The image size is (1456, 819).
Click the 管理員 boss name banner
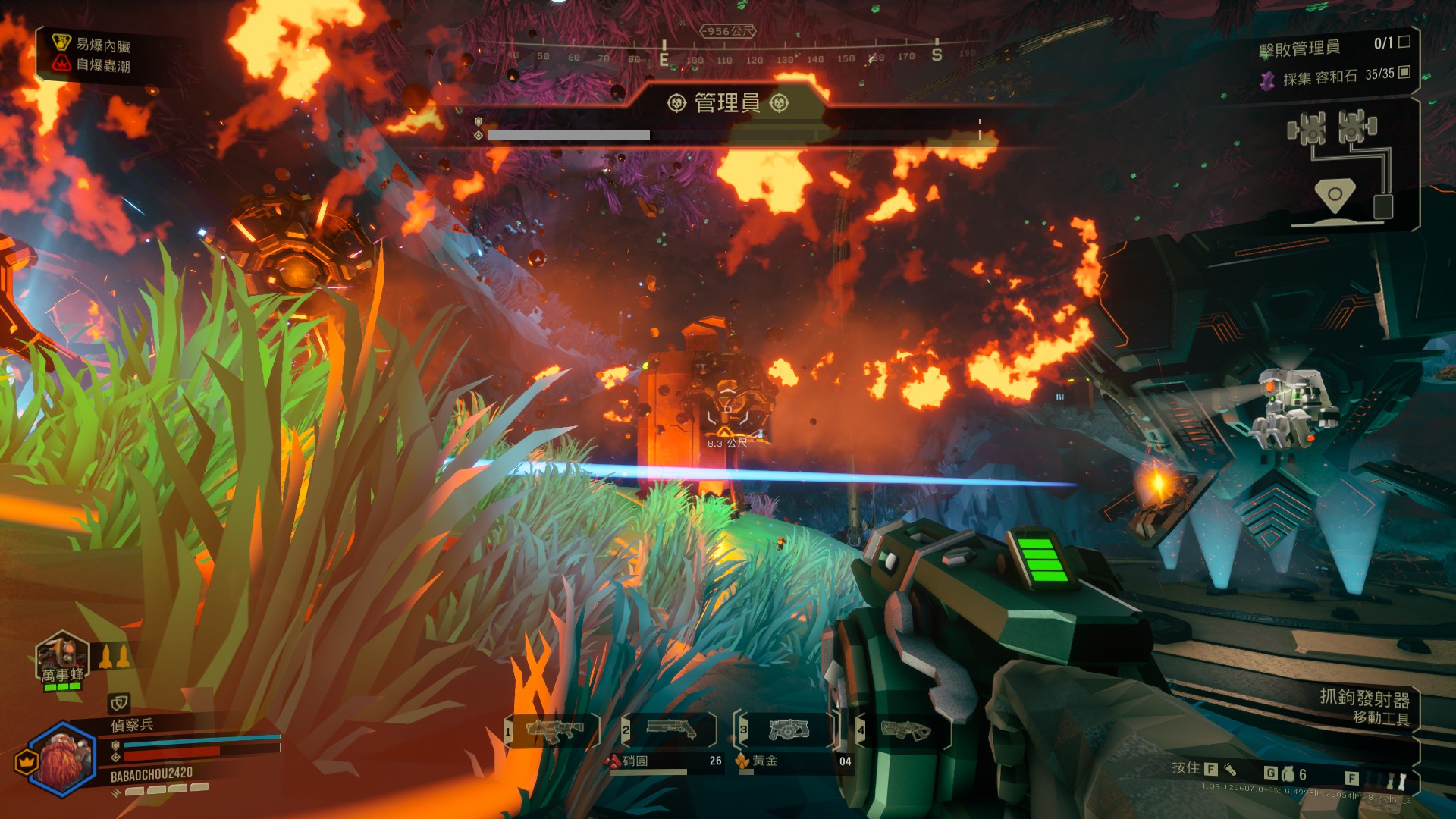727,102
